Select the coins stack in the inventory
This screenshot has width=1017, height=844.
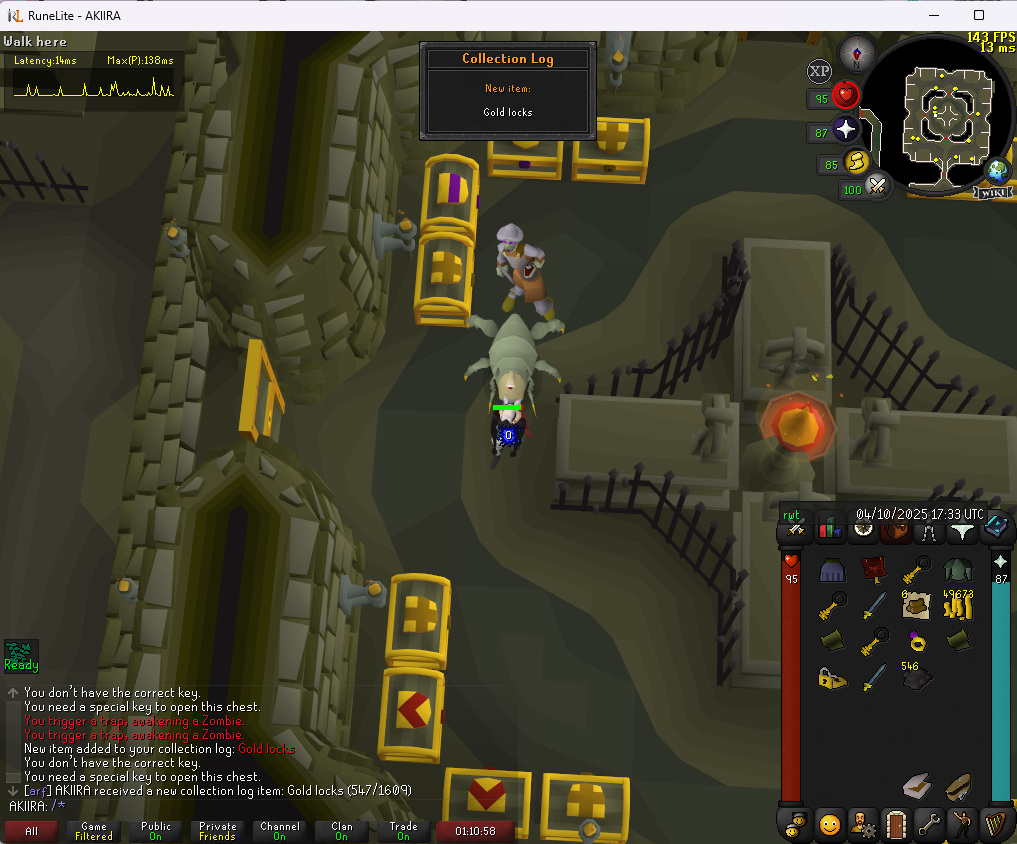coord(960,603)
